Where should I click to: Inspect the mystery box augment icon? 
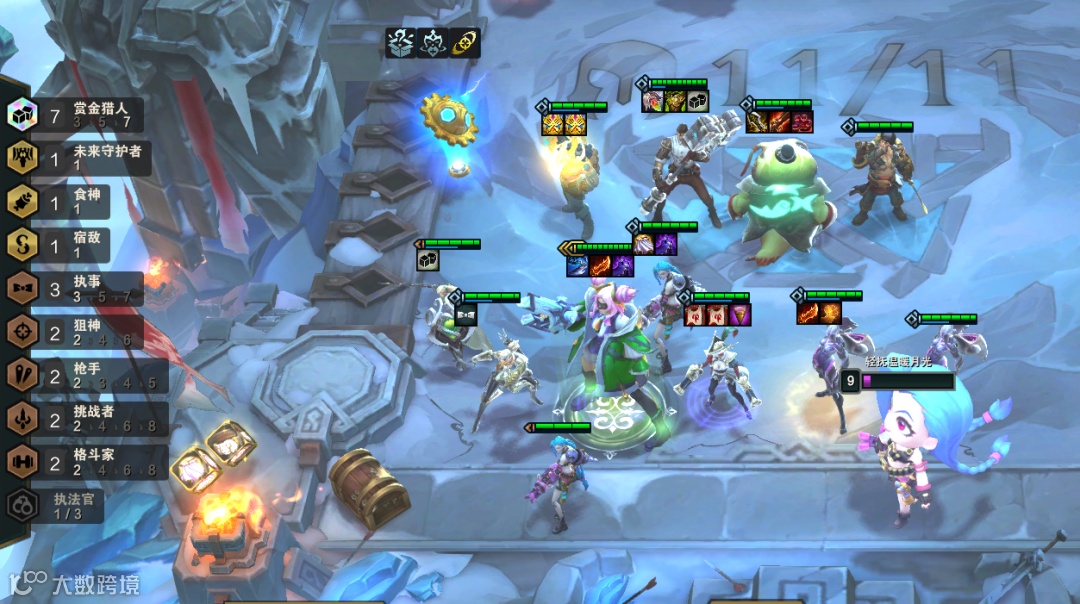pyautogui.click(x=401, y=43)
